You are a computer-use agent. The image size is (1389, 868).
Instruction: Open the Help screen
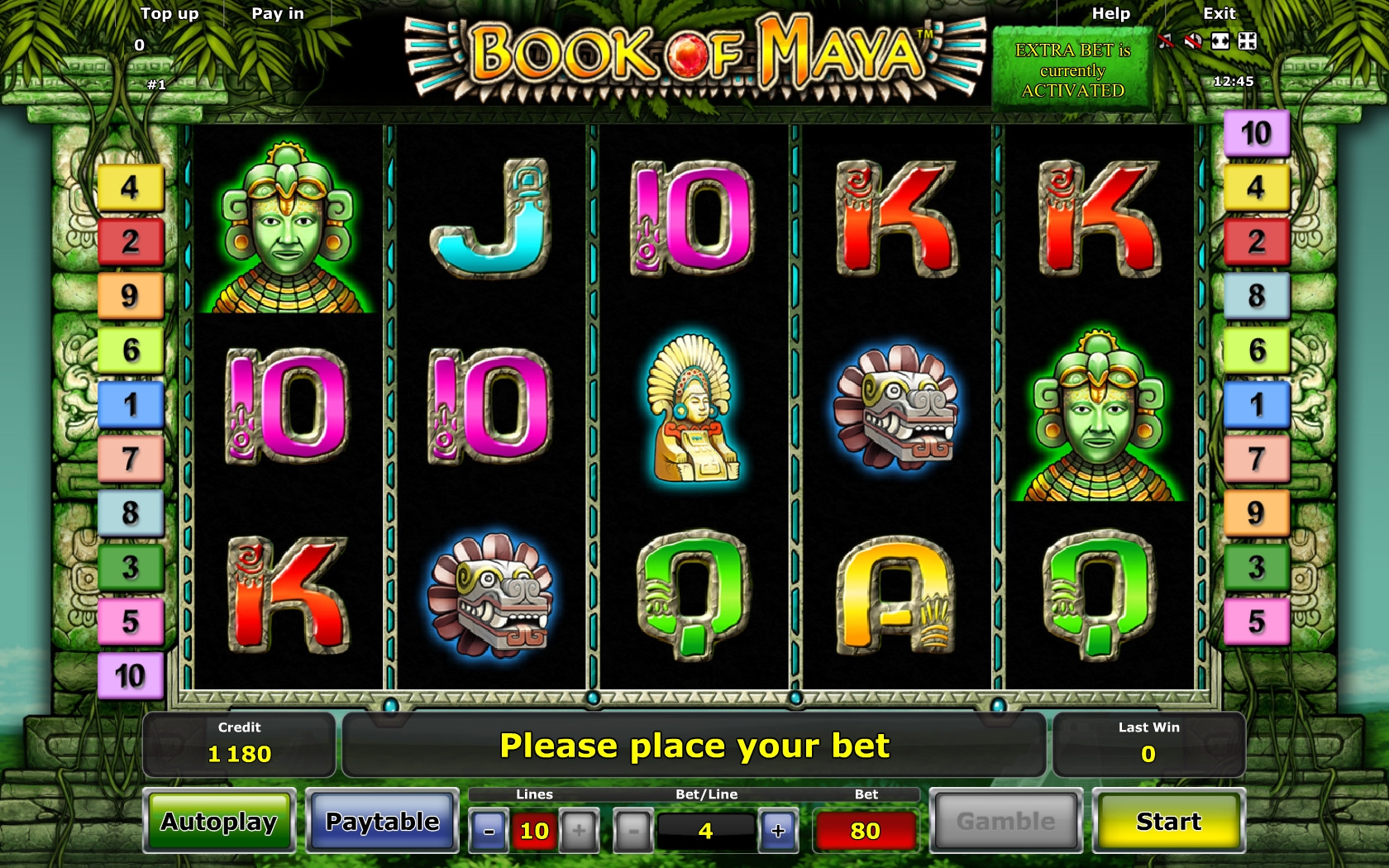coord(1110,13)
